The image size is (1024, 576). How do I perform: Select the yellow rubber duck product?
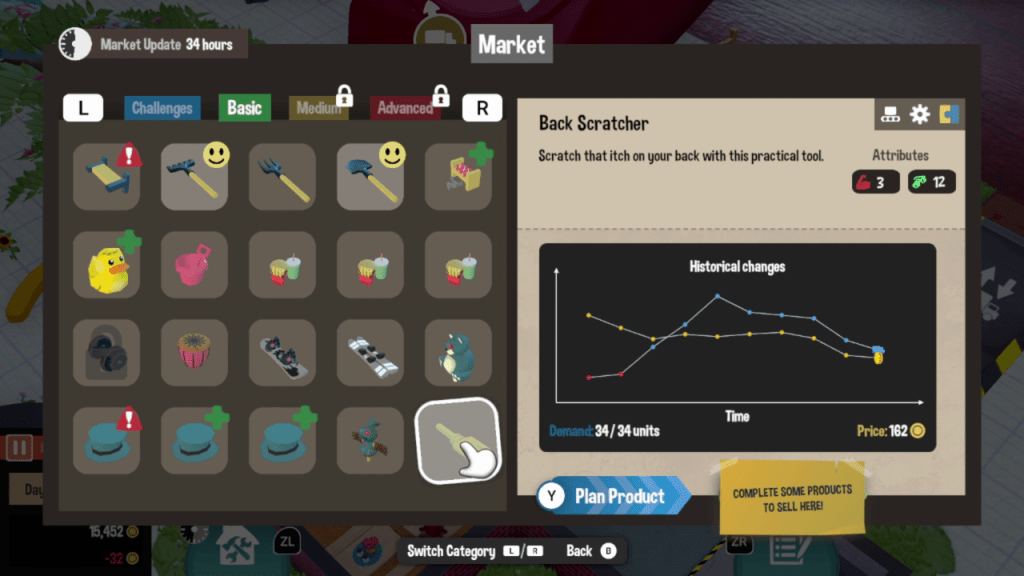106,265
